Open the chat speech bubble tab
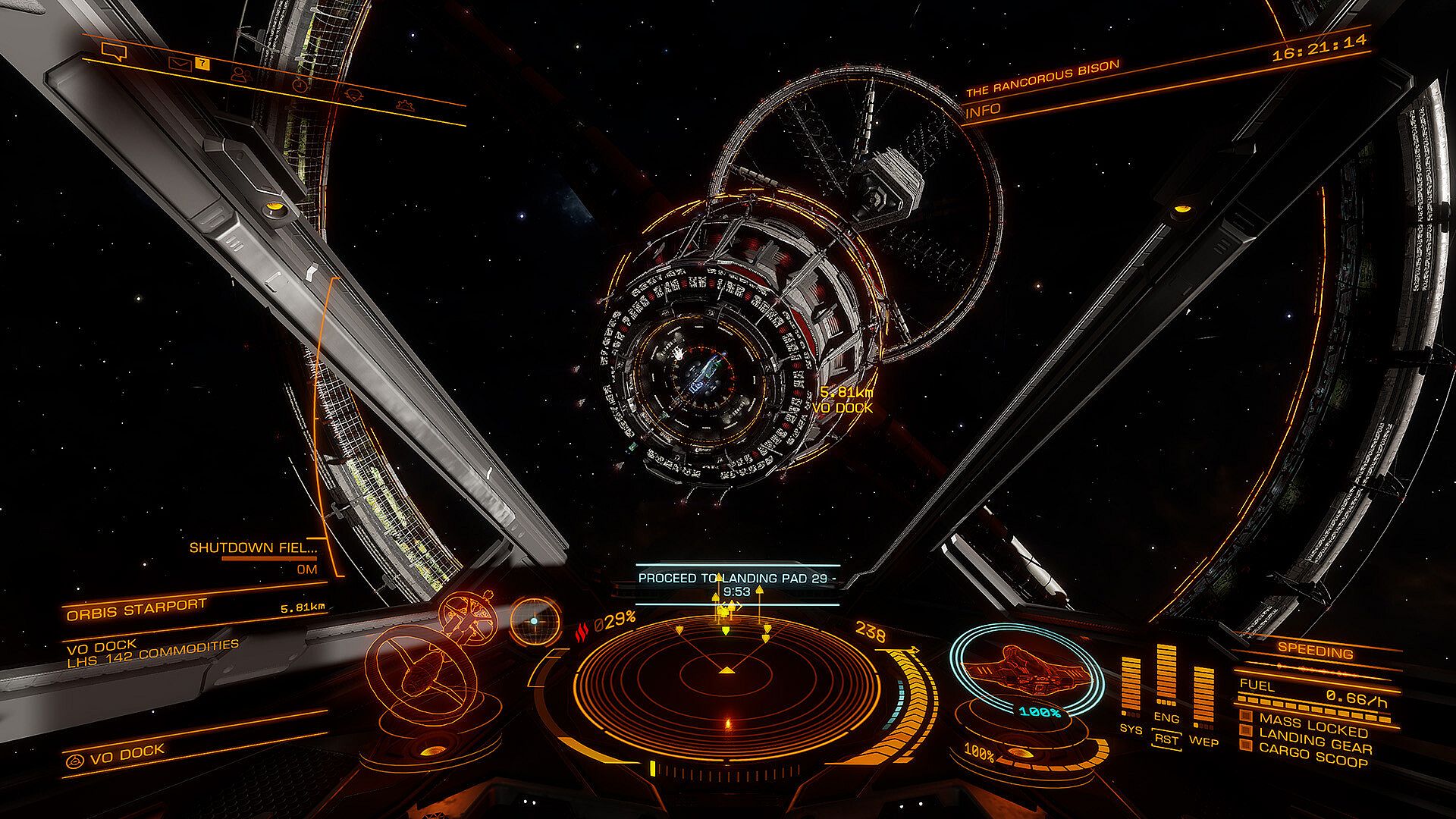The image size is (1456, 819). (115, 52)
